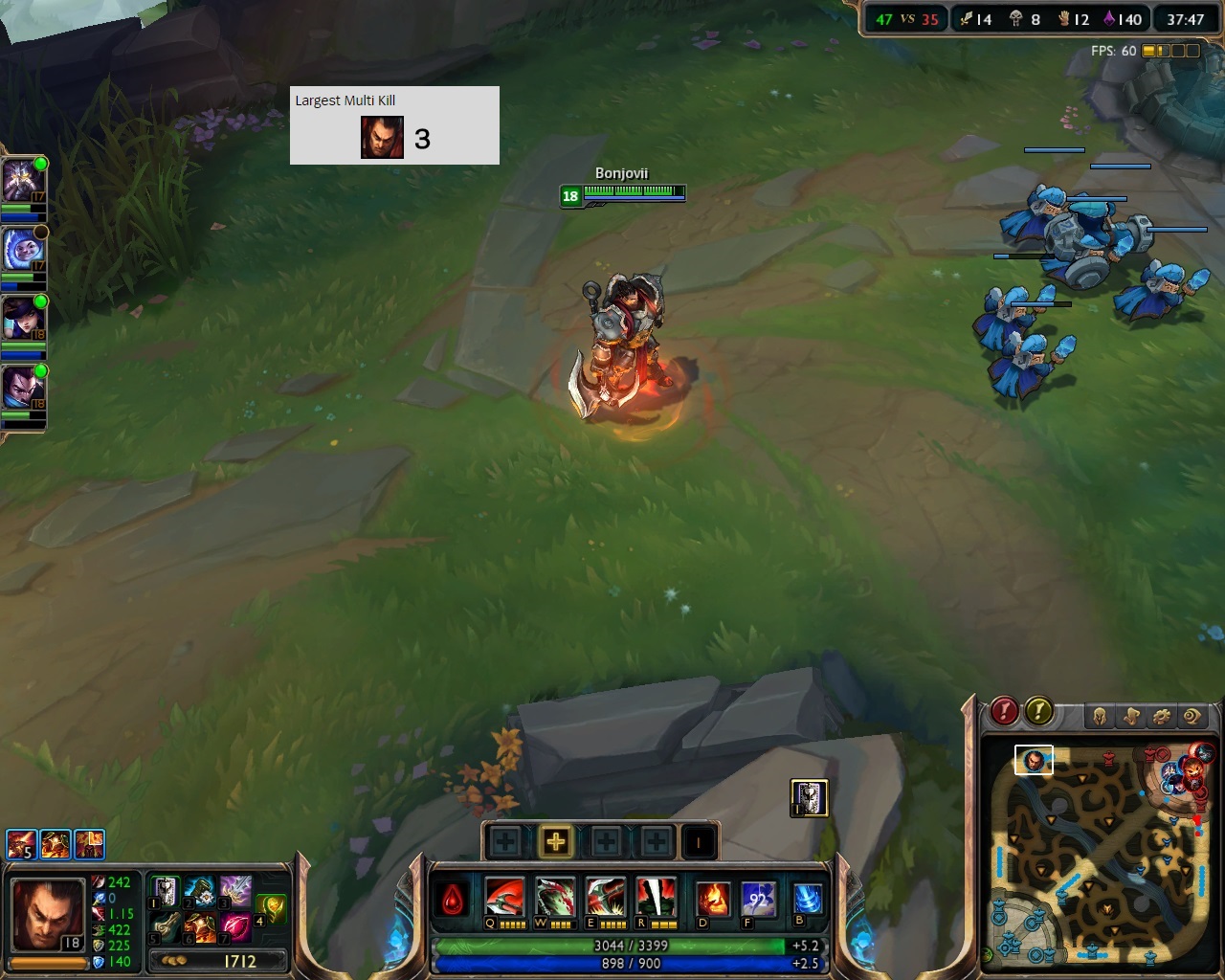1225x980 pixels.
Task: Activate the green trinket in slot 4
Action: [272, 909]
